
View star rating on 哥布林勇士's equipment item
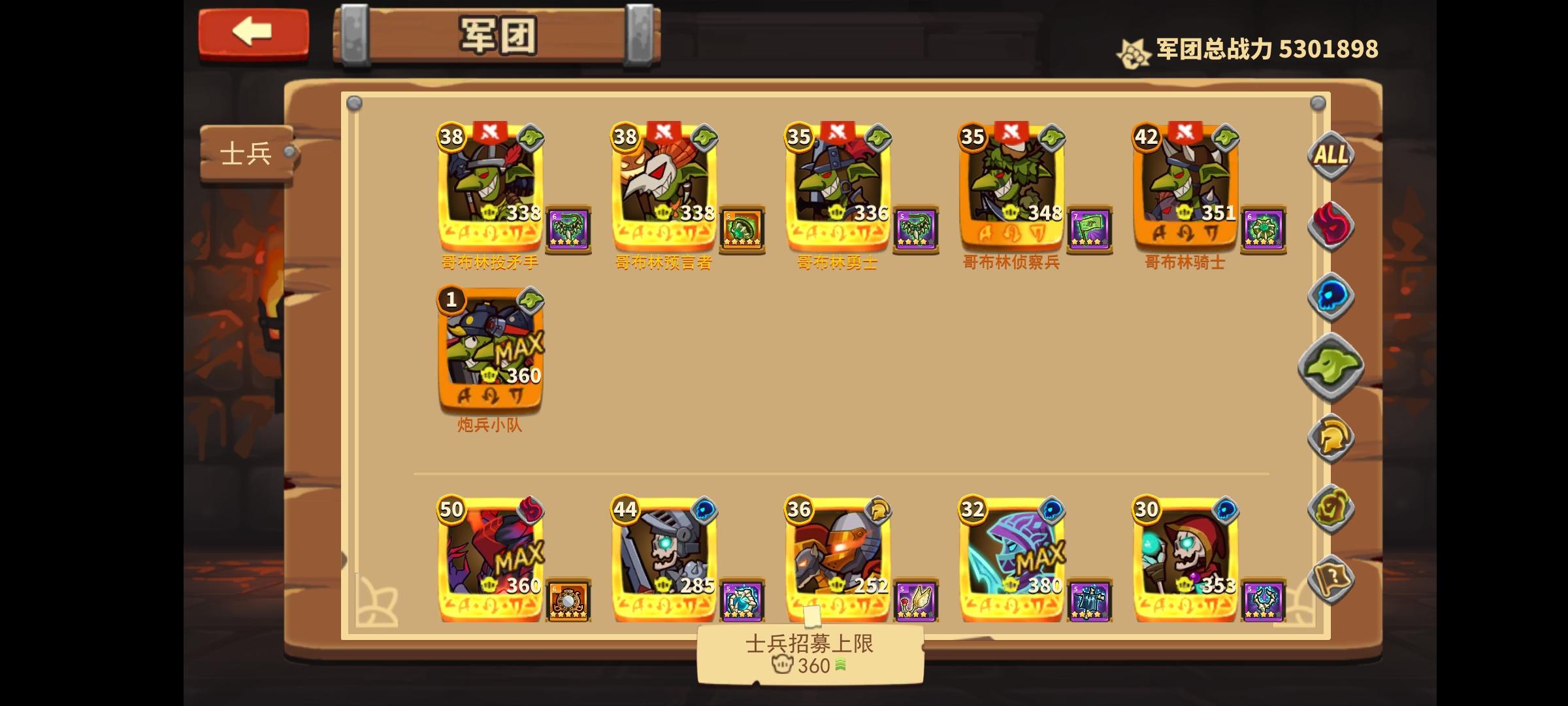913,243
